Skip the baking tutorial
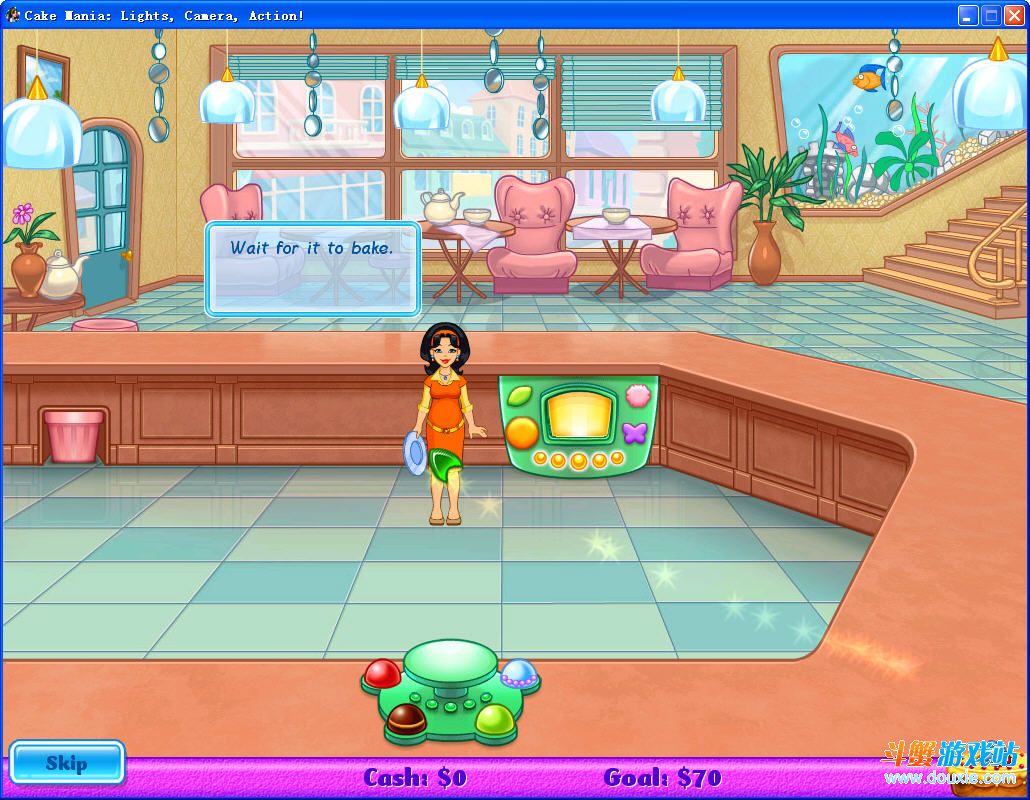Viewport: 1030px width, 800px height. [x=67, y=763]
